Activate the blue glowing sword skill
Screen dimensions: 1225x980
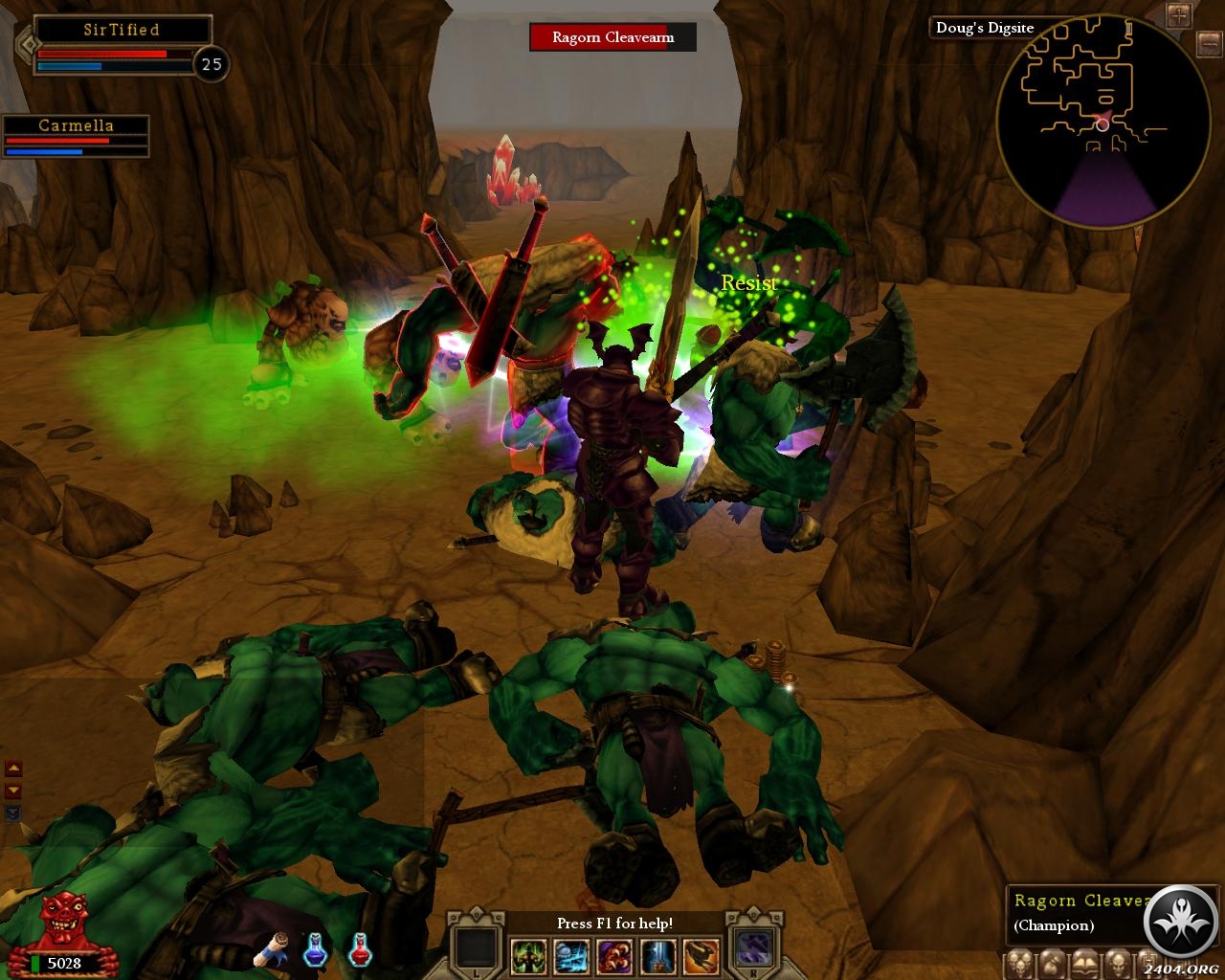point(657,954)
